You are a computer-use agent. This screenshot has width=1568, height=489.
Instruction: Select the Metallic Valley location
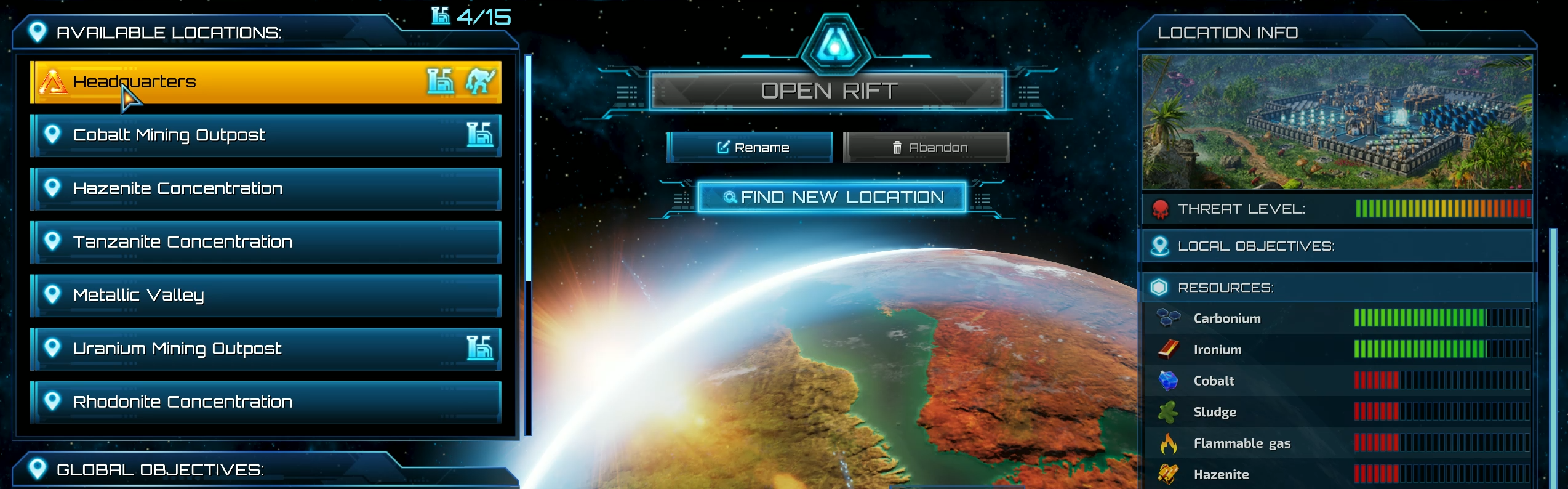tap(265, 296)
